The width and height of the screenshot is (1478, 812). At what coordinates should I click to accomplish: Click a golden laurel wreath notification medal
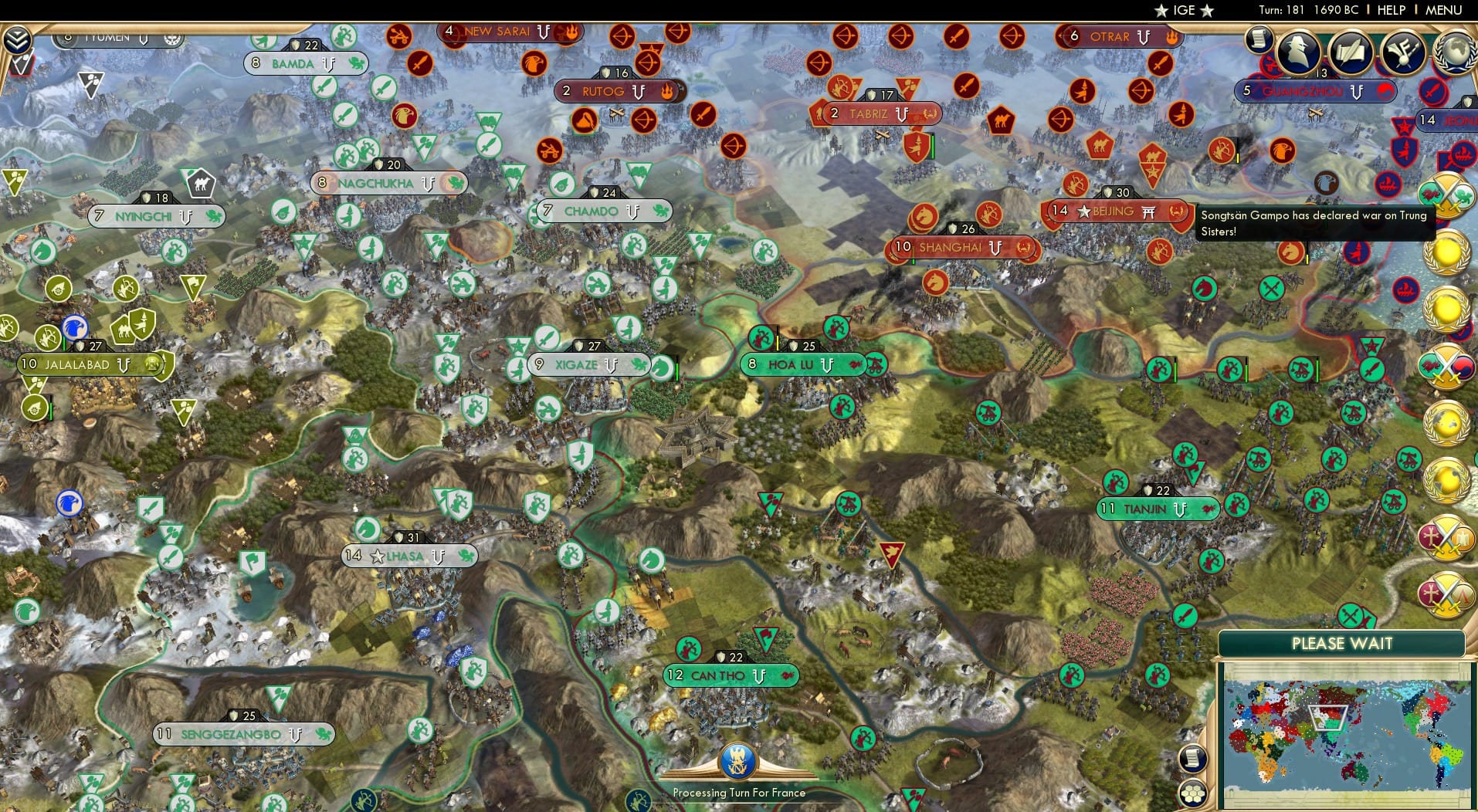[x=1448, y=255]
